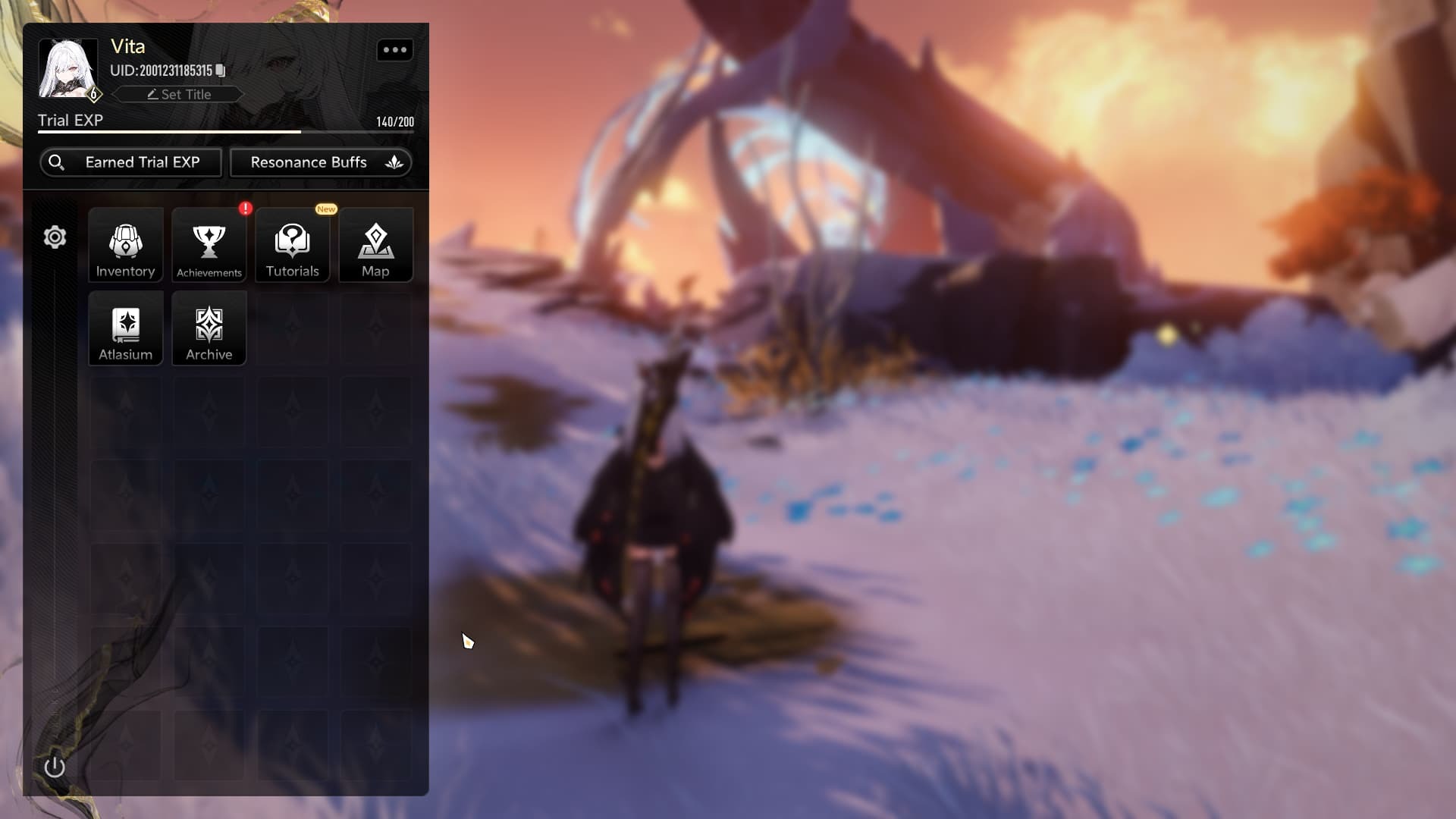The width and height of the screenshot is (1456, 819).
Task: Open the settings gear
Action: click(x=54, y=237)
